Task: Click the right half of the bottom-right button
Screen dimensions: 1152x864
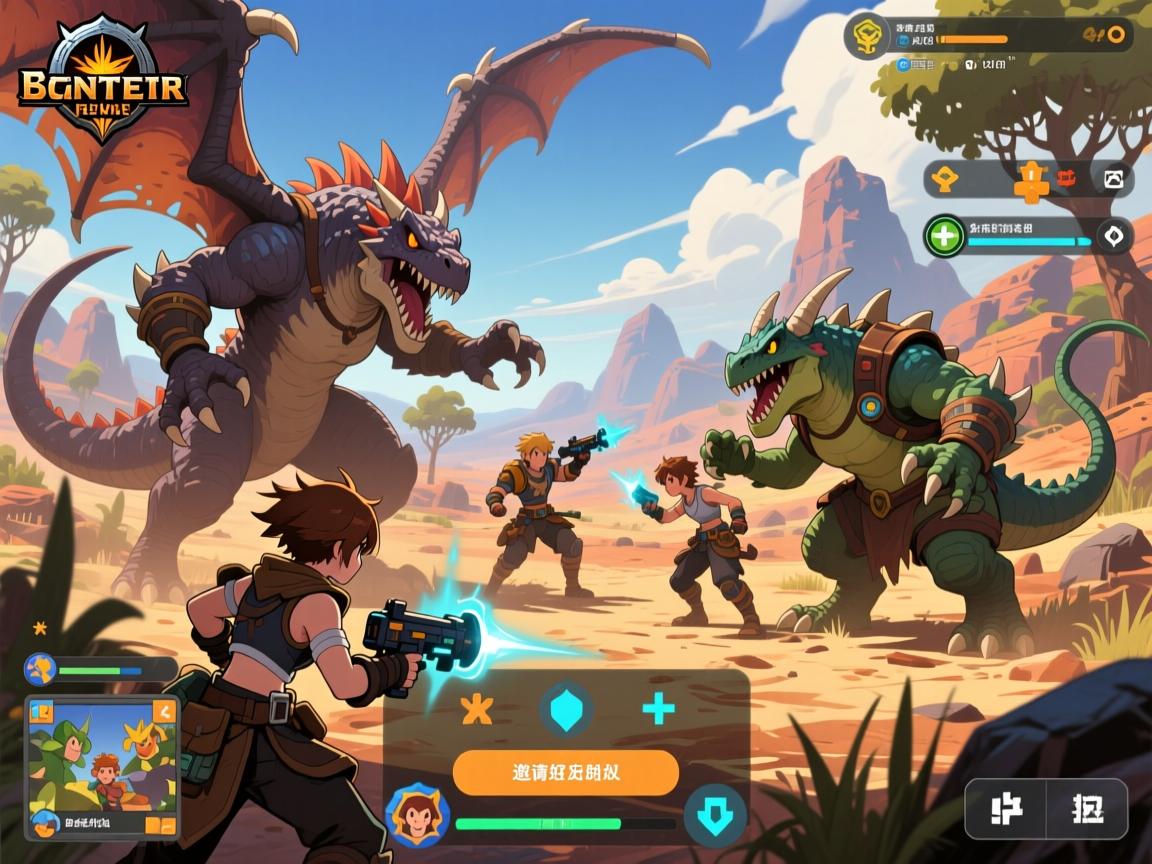Action: [x=1087, y=809]
